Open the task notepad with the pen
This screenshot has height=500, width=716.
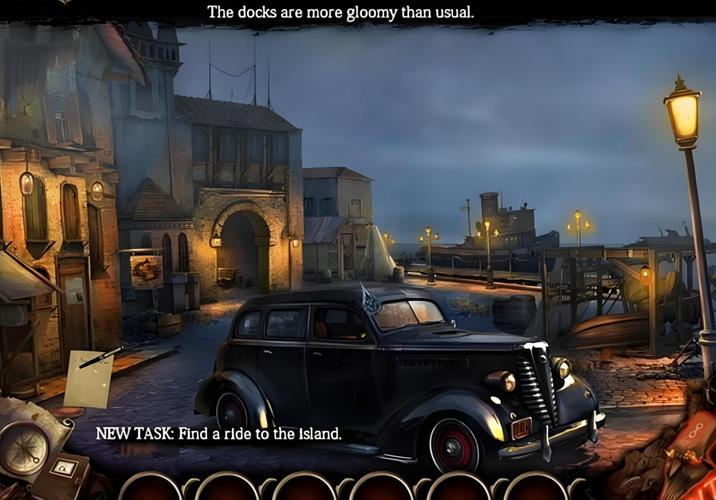click(90, 378)
